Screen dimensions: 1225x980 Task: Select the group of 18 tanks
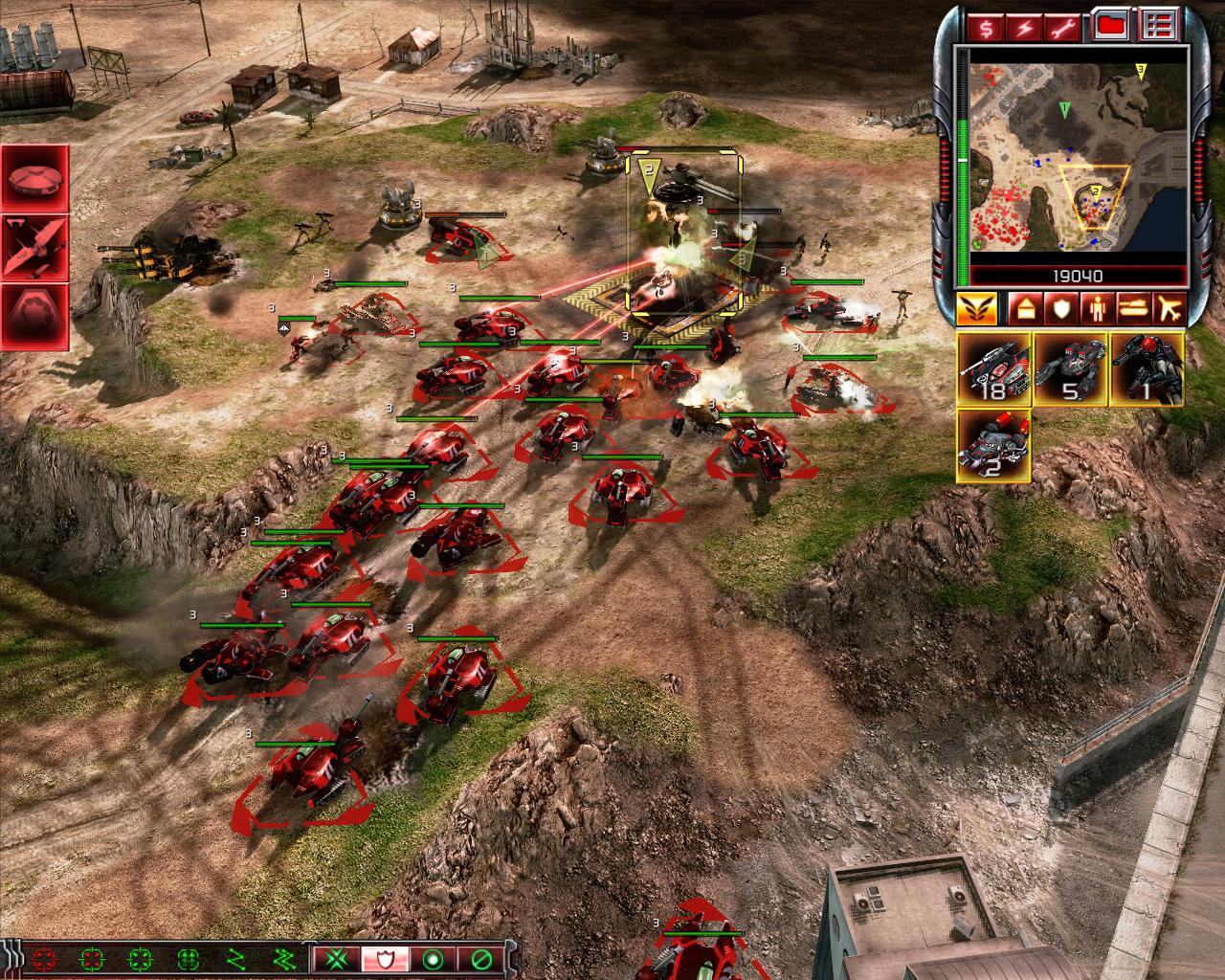pos(993,369)
